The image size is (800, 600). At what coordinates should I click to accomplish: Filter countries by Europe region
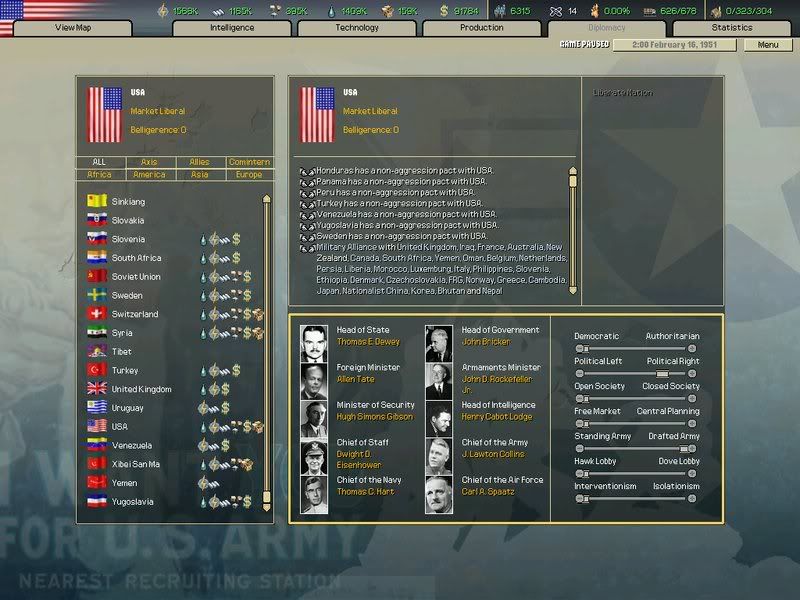point(248,174)
